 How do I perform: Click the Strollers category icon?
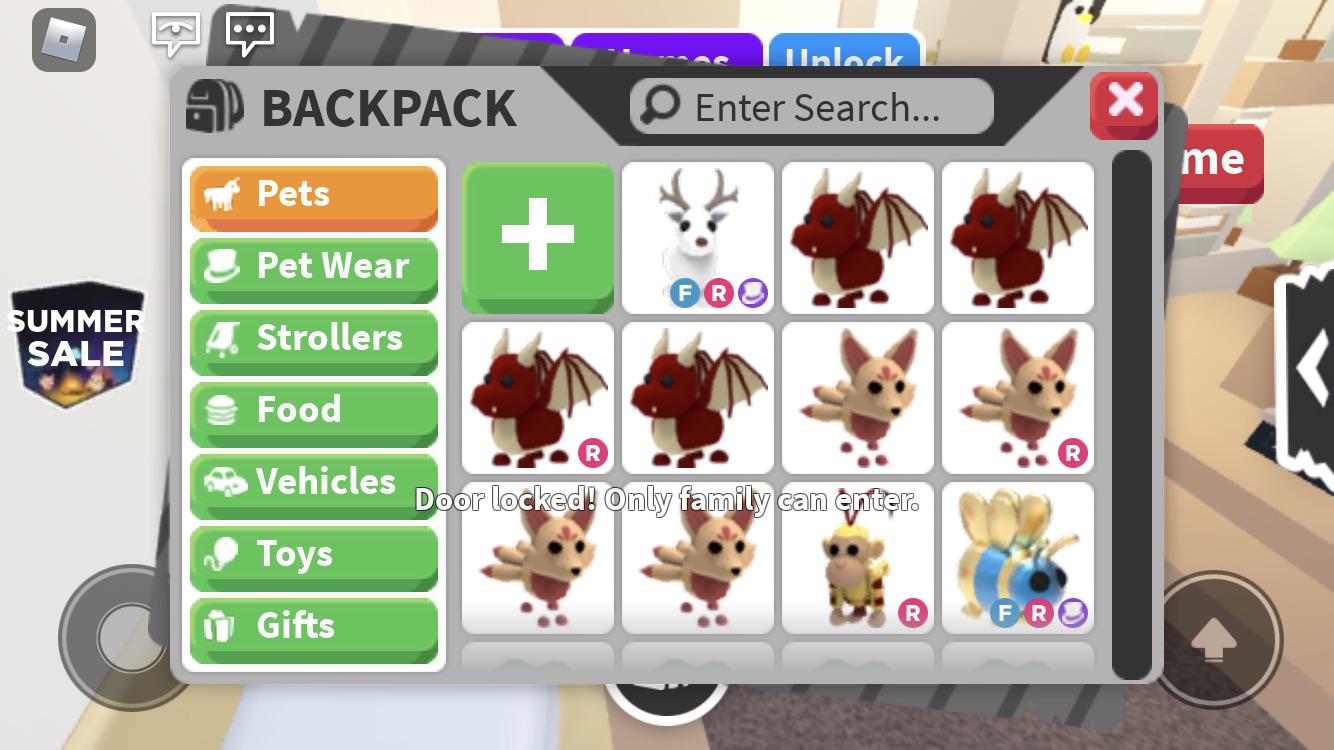coord(222,338)
